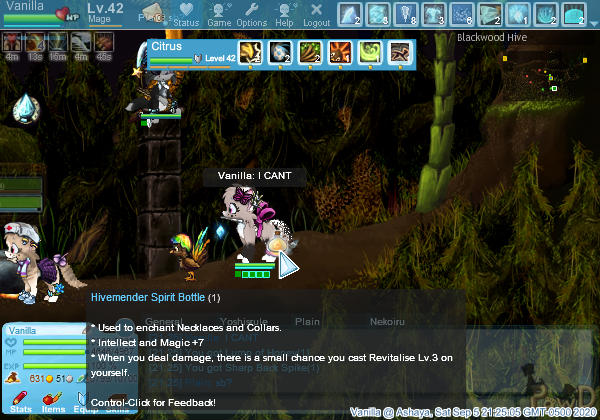Open the Game menu
Viewport: 600px width, 420px height.
click(x=218, y=14)
